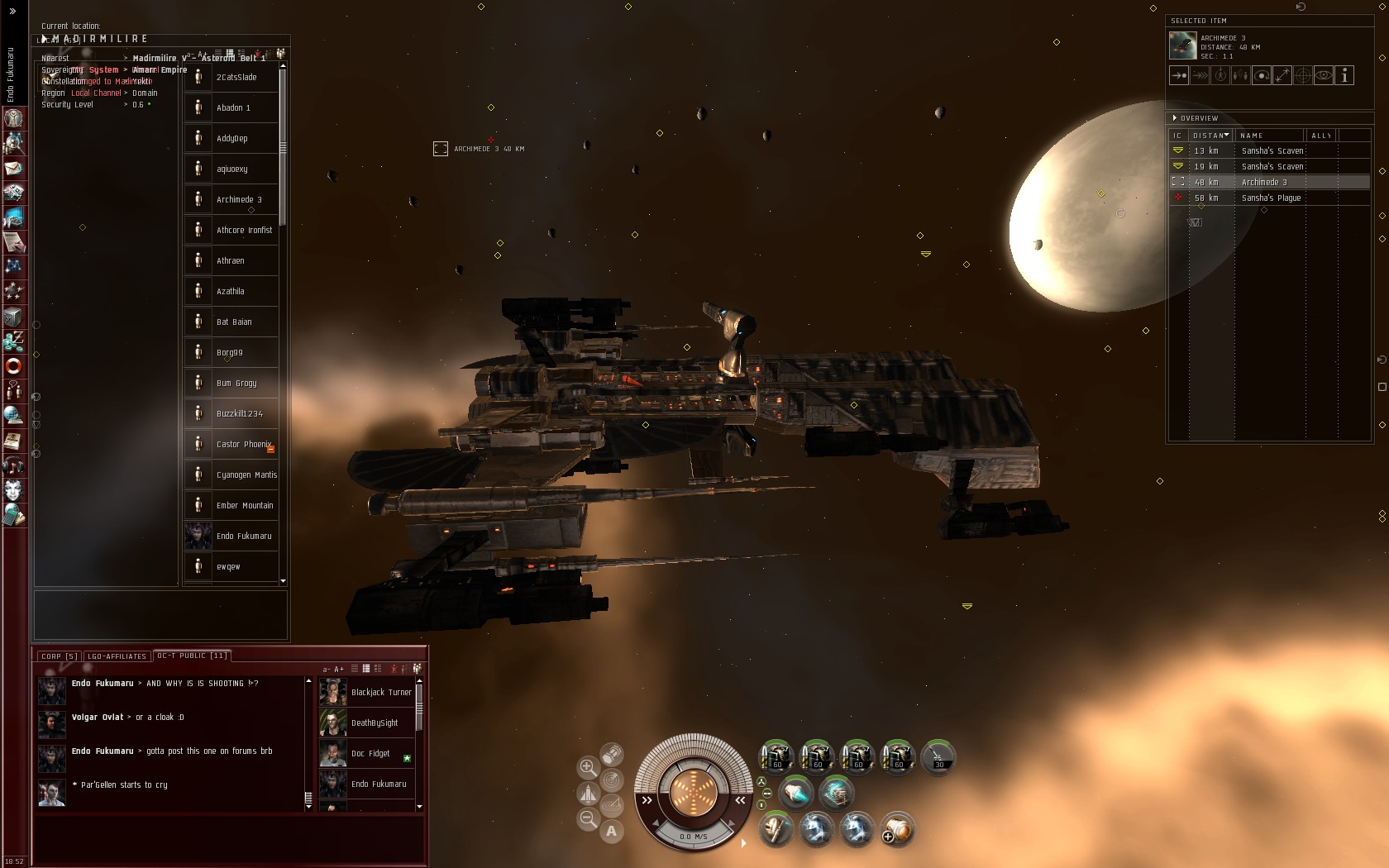Select Sansha's Plague row in overview

[1271, 198]
